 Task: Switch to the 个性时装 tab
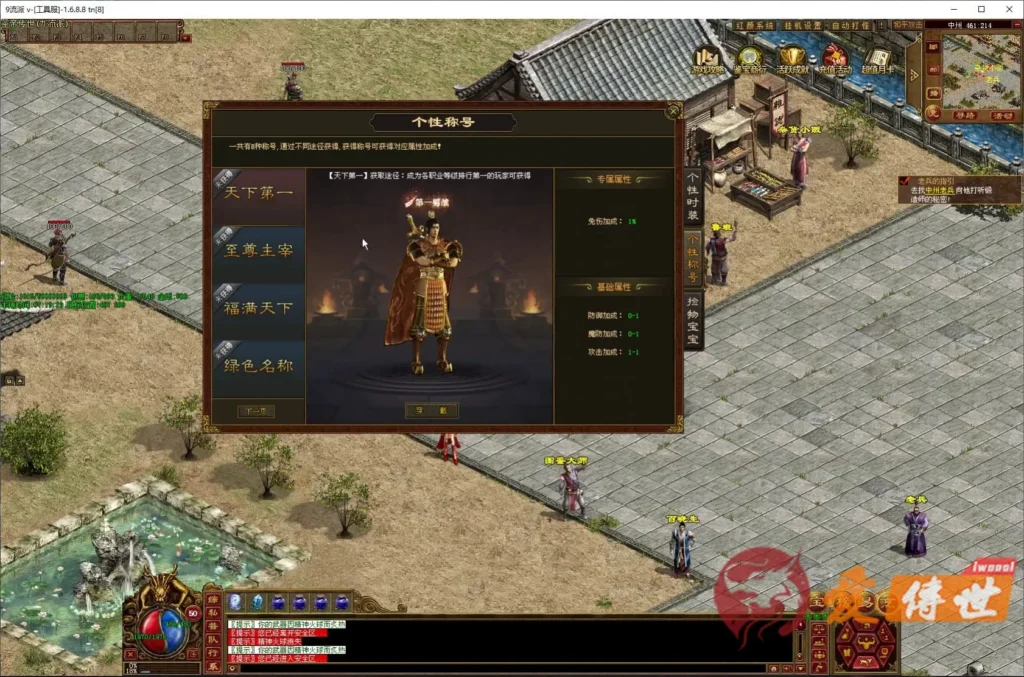pyautogui.click(x=693, y=196)
